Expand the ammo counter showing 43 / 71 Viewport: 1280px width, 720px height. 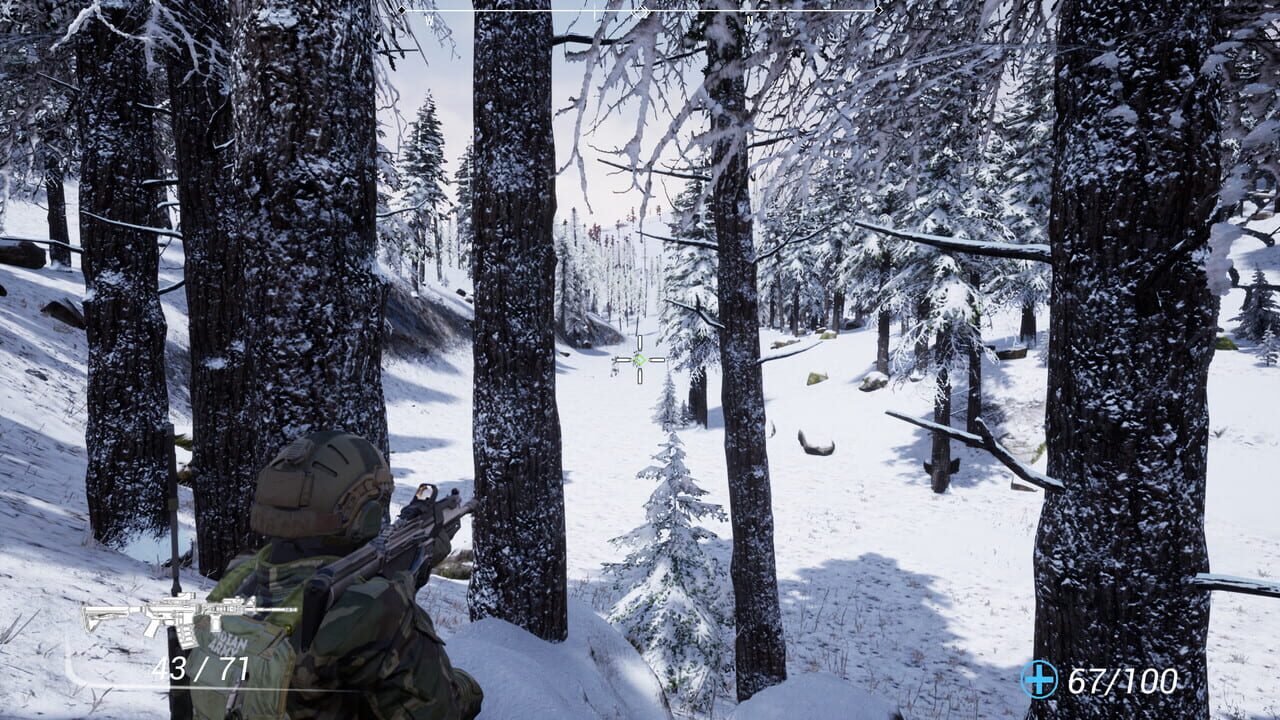[203, 667]
